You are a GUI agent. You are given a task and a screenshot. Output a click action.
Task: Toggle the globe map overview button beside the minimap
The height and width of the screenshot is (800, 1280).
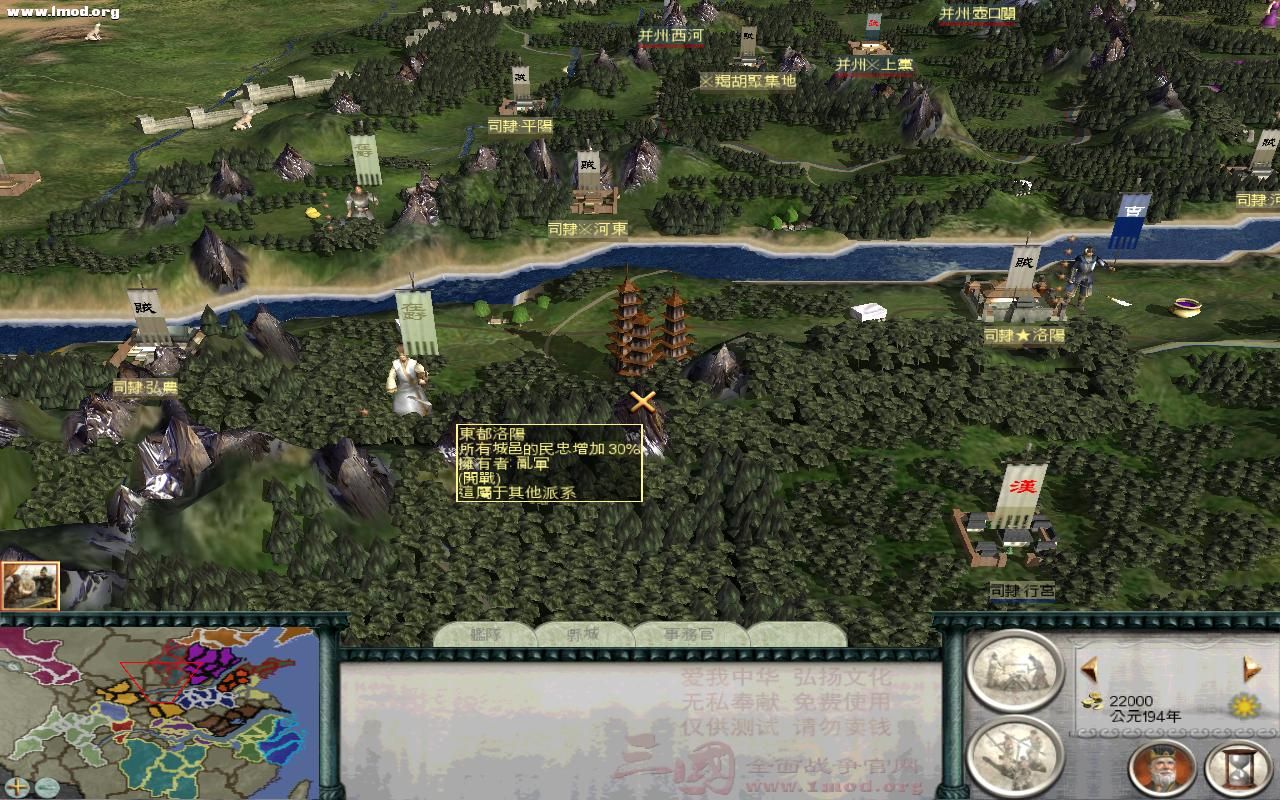(46, 787)
